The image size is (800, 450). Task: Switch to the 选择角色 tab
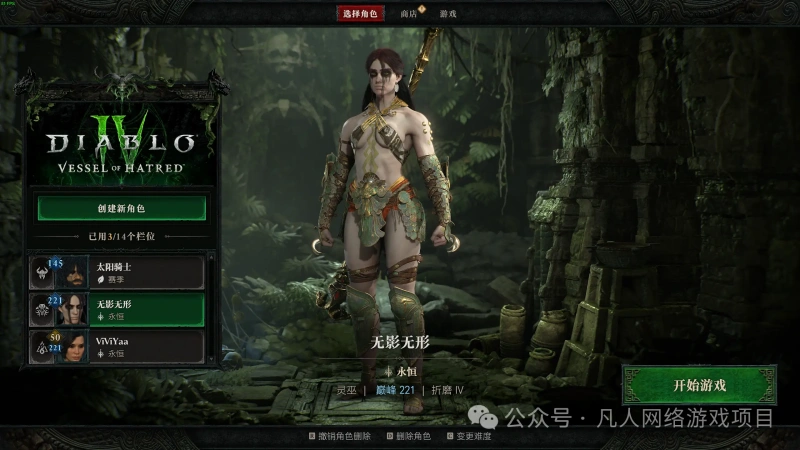(x=359, y=13)
